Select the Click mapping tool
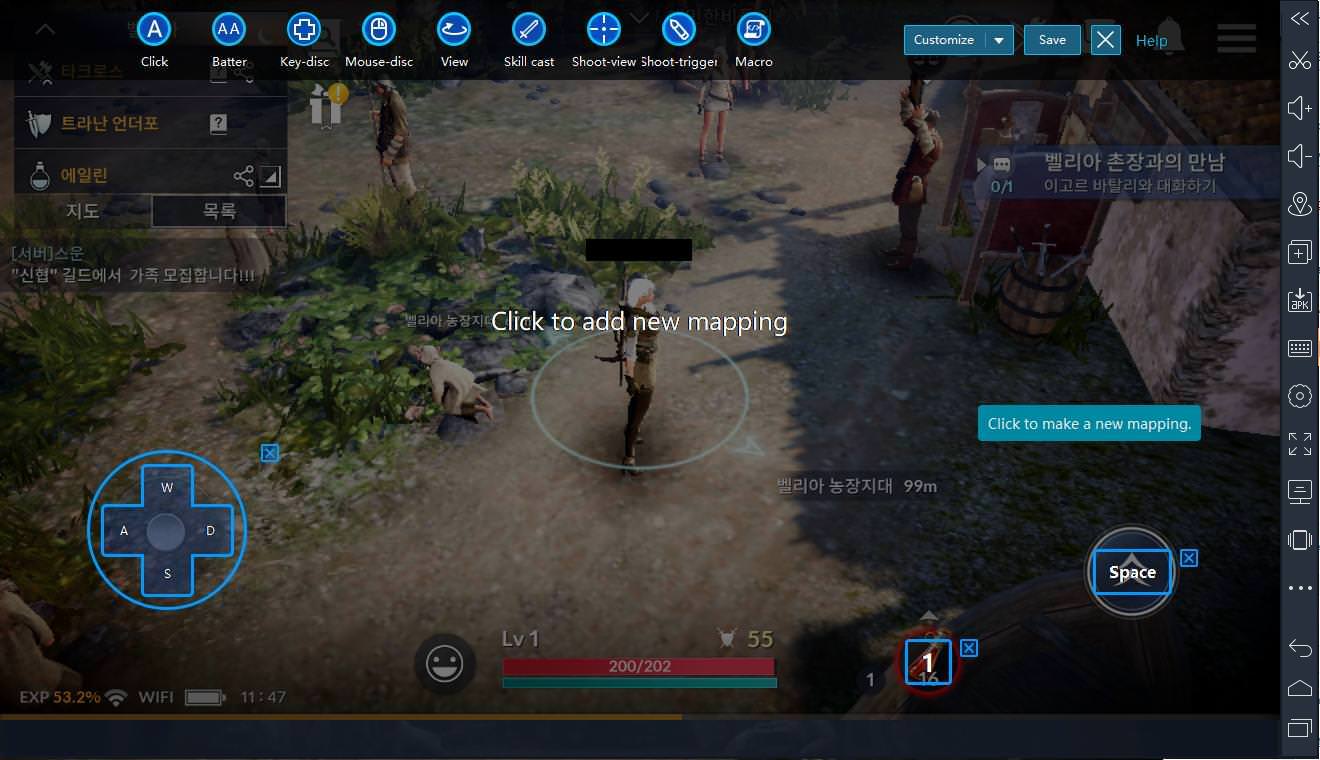 pos(153,30)
